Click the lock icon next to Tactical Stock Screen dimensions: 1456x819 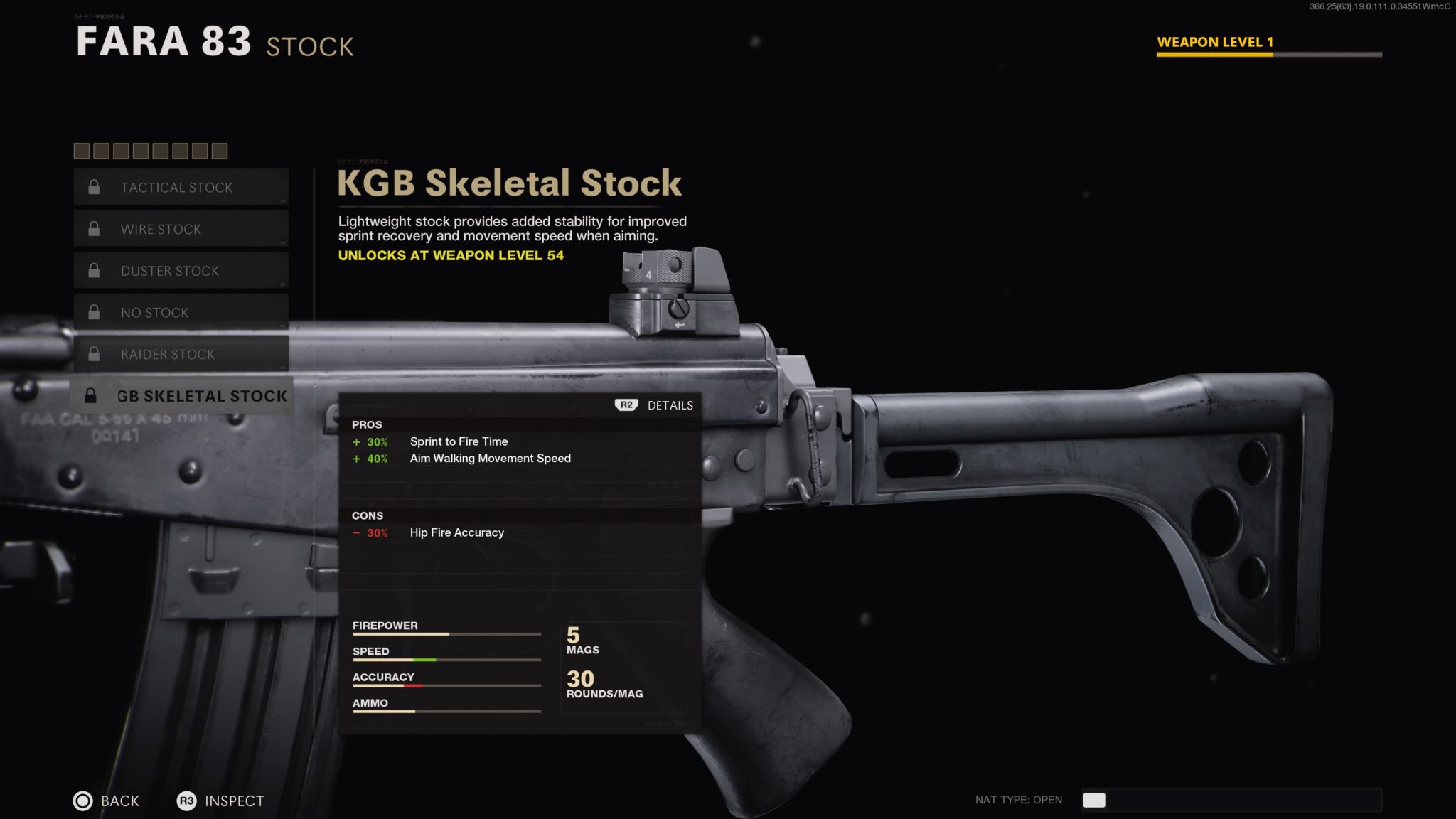click(93, 187)
